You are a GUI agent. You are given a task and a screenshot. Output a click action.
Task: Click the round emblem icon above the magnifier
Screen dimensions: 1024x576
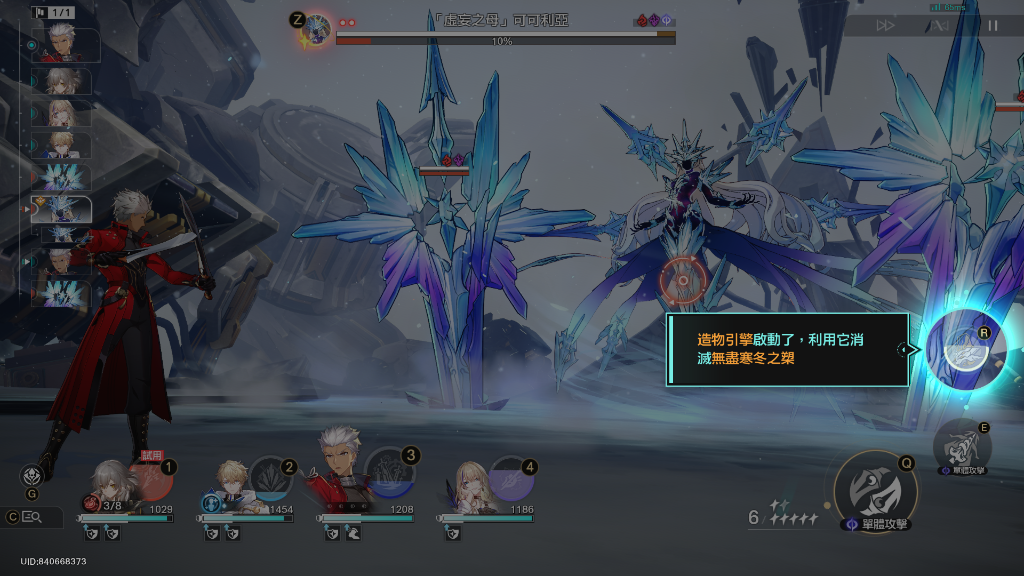[x=32, y=476]
